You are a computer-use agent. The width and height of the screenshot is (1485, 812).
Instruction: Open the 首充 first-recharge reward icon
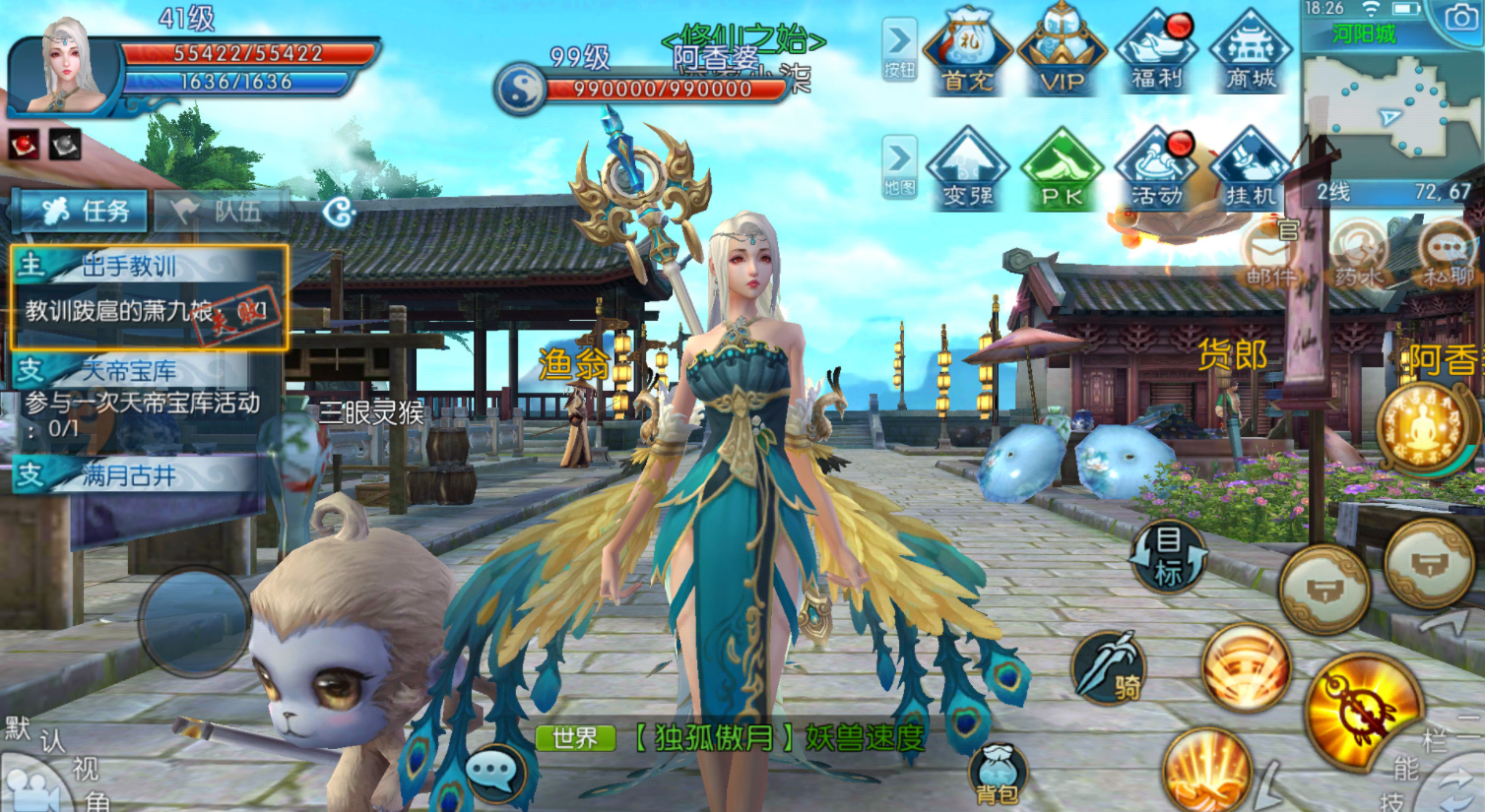tap(967, 53)
